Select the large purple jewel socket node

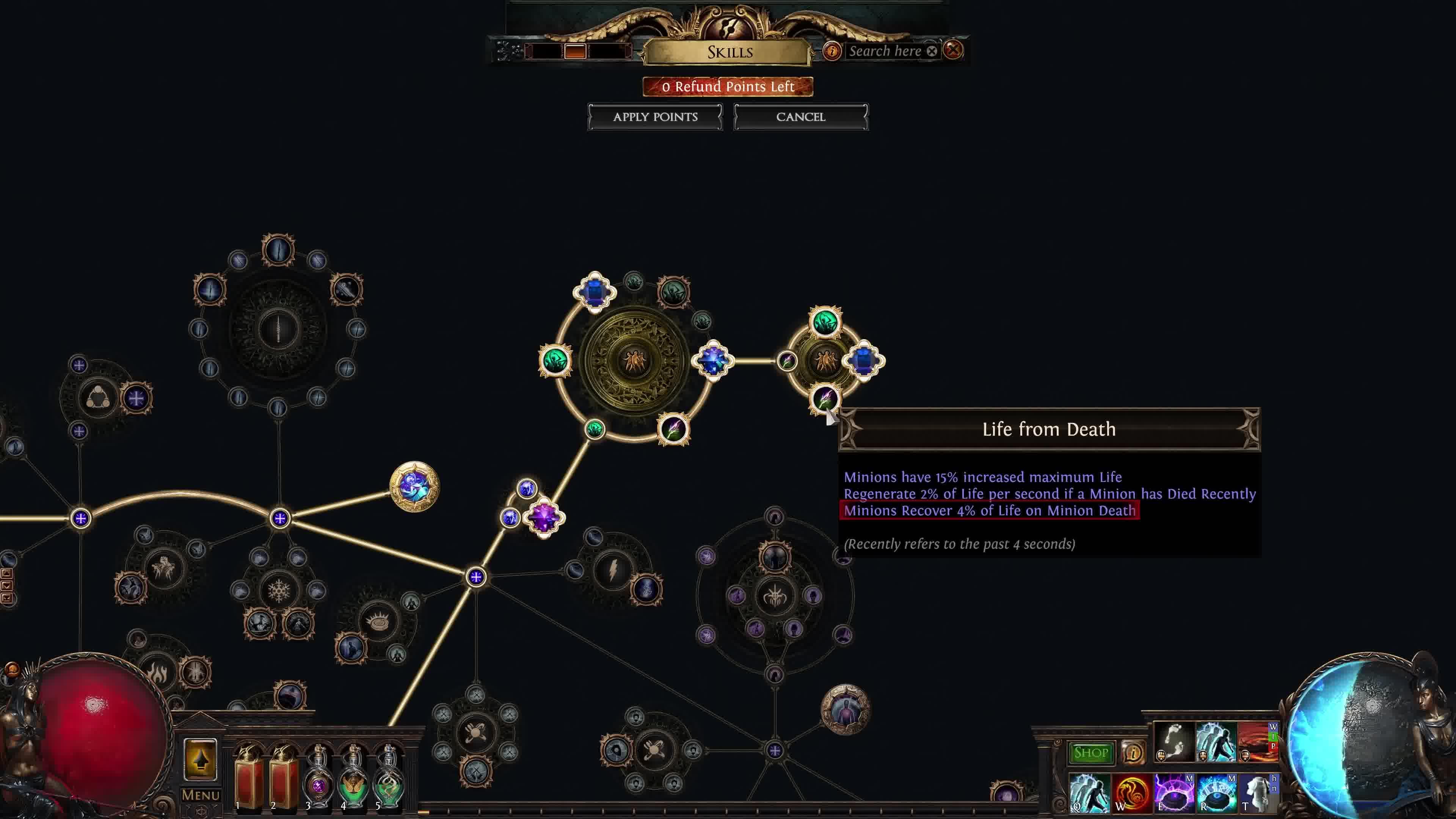(x=544, y=517)
